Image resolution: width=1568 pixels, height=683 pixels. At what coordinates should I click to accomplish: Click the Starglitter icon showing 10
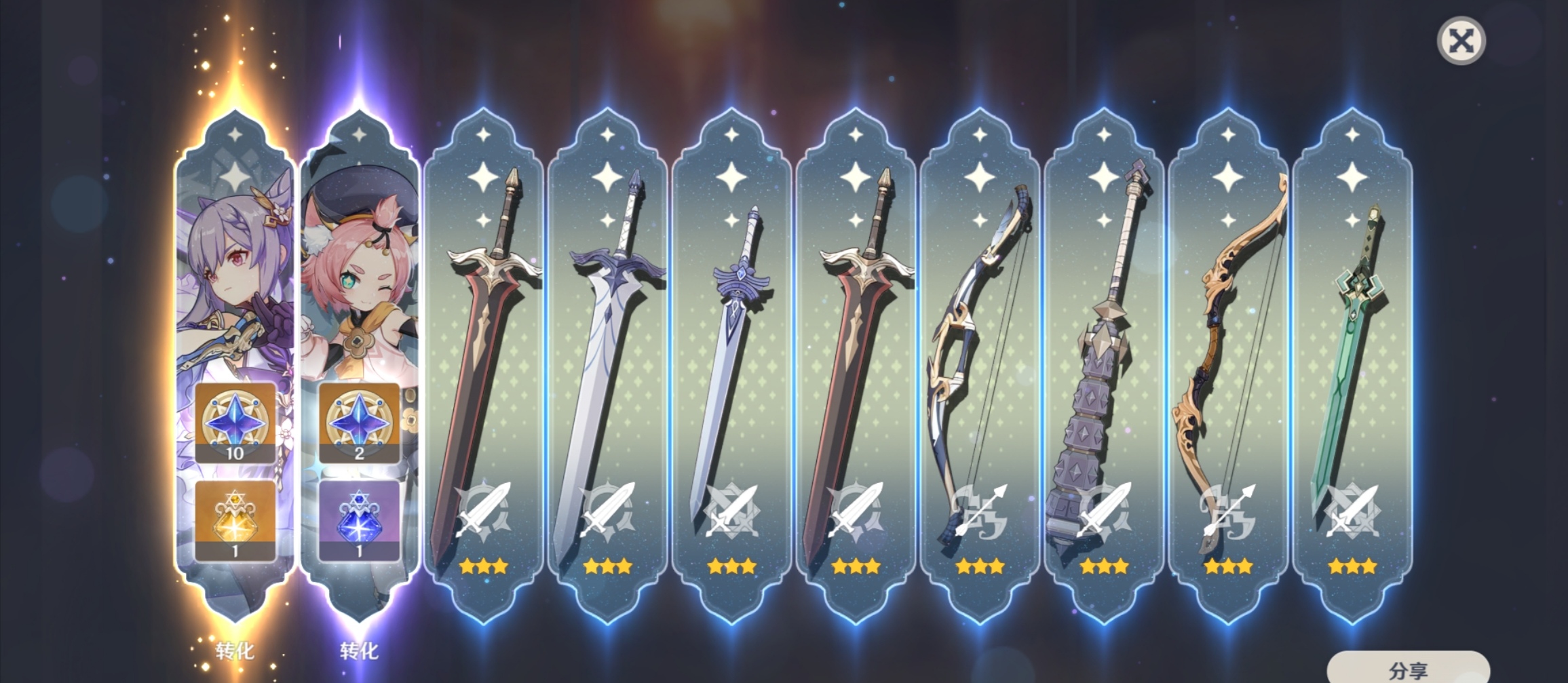pyautogui.click(x=235, y=422)
